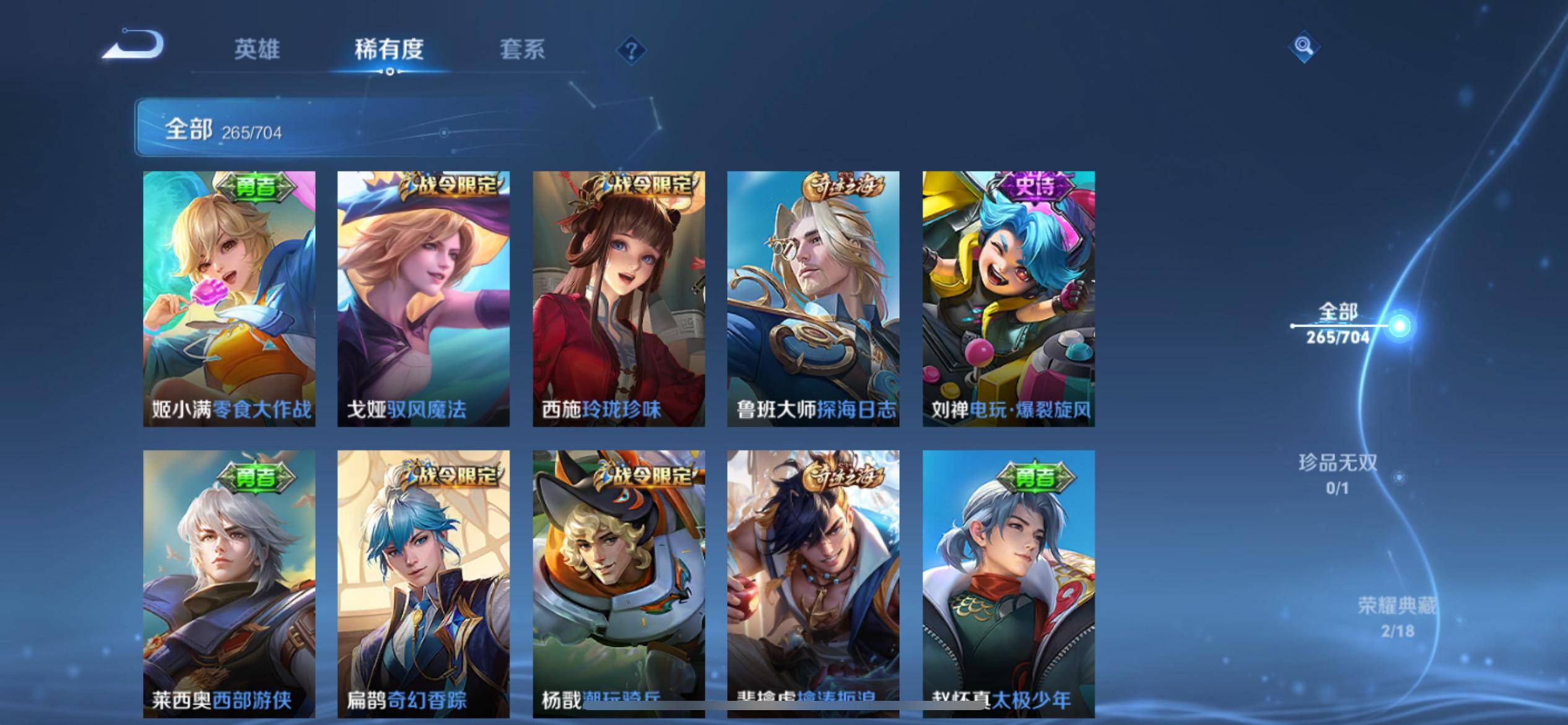The height and width of the screenshot is (725, 1568).
Task: Switch to the 英雄 tab
Action: pos(257,50)
